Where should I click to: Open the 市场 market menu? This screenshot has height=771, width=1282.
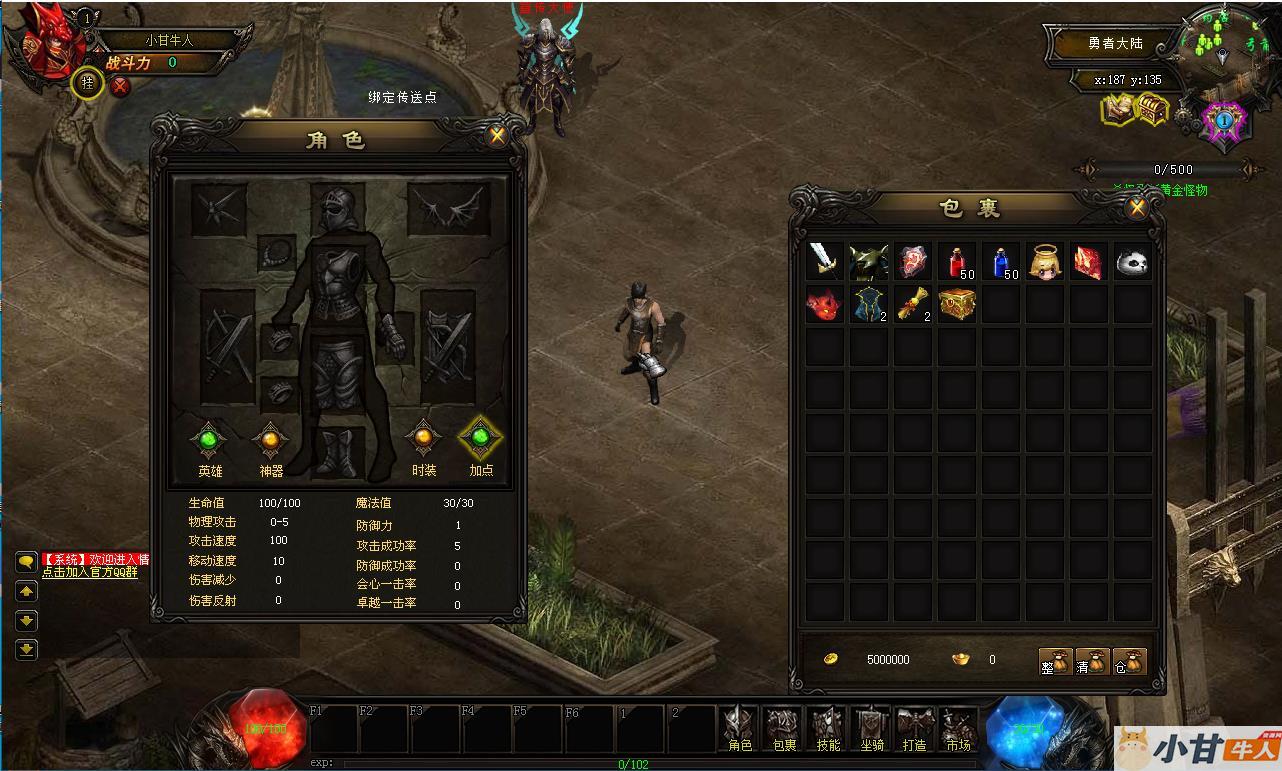958,728
